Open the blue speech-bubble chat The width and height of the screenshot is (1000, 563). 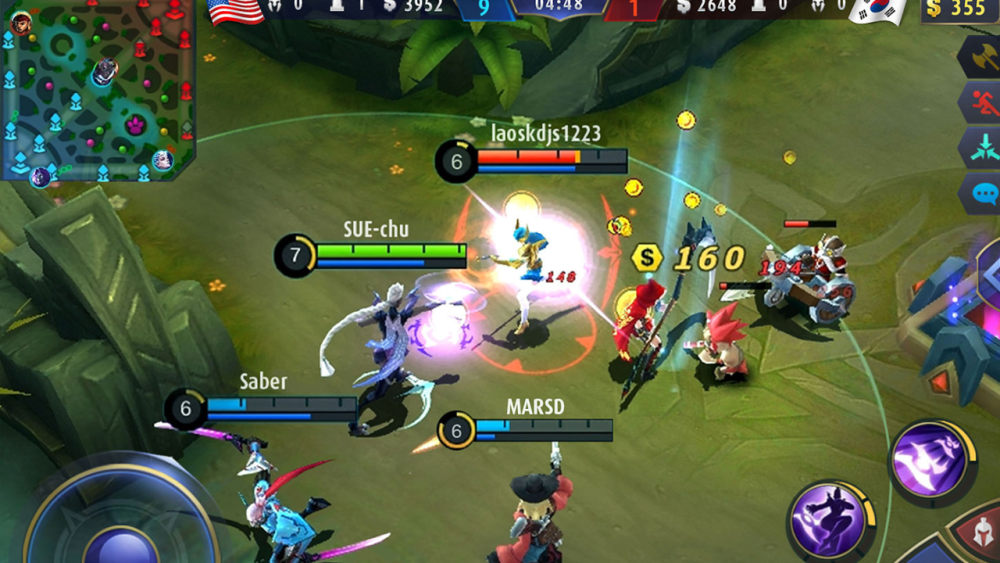[x=982, y=193]
